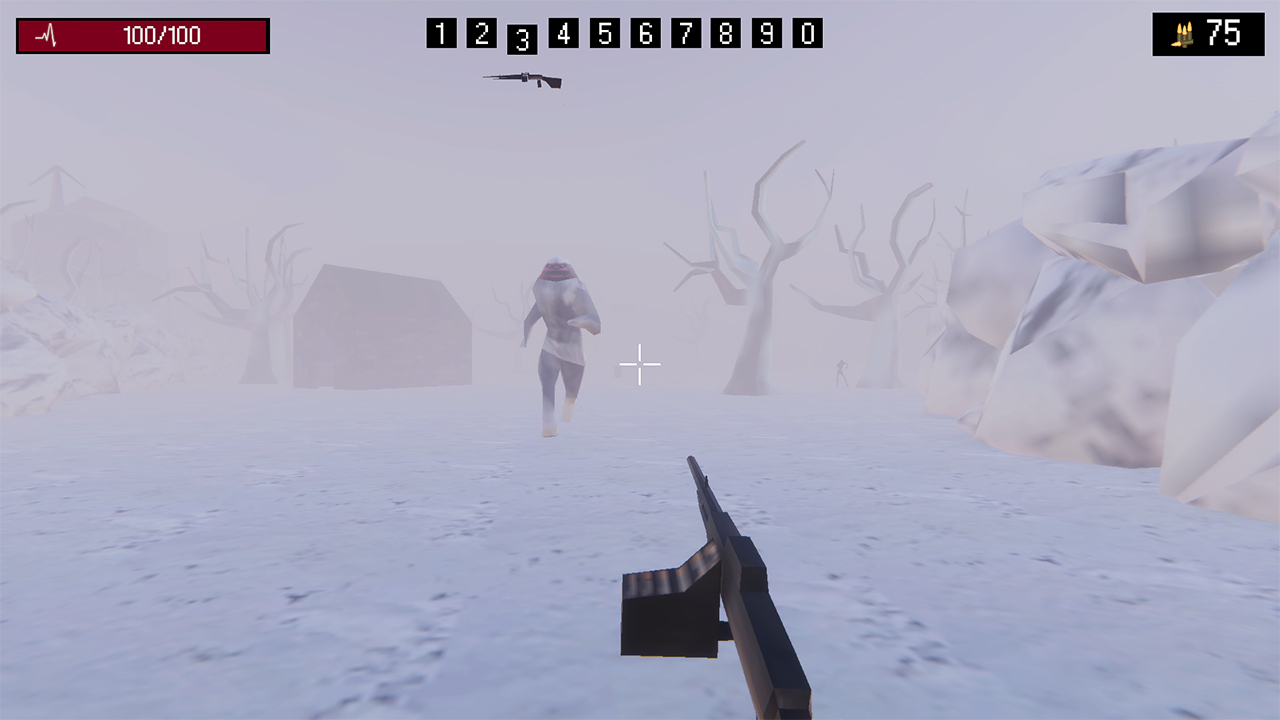This screenshot has width=1280, height=720.
Task: Select weapon slot 9 in the hotbar
Action: tap(767, 34)
